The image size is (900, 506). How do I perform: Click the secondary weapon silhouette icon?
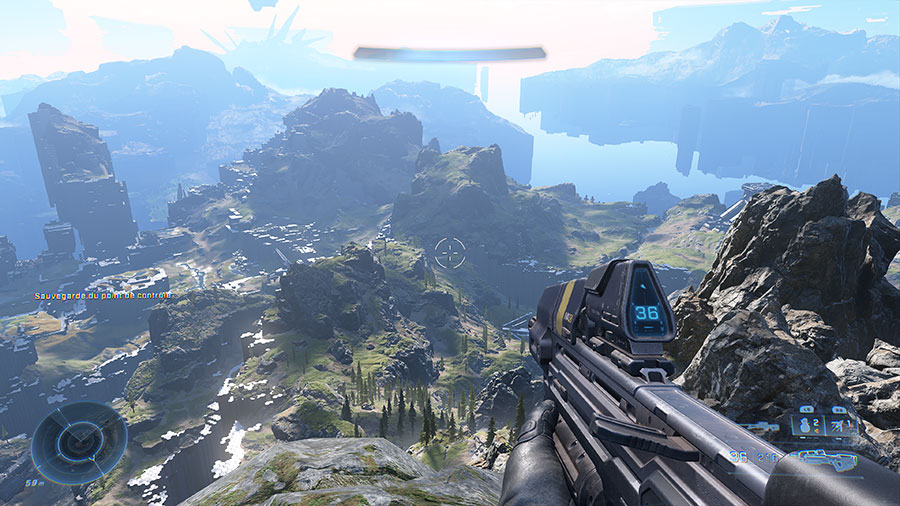(x=762, y=428)
